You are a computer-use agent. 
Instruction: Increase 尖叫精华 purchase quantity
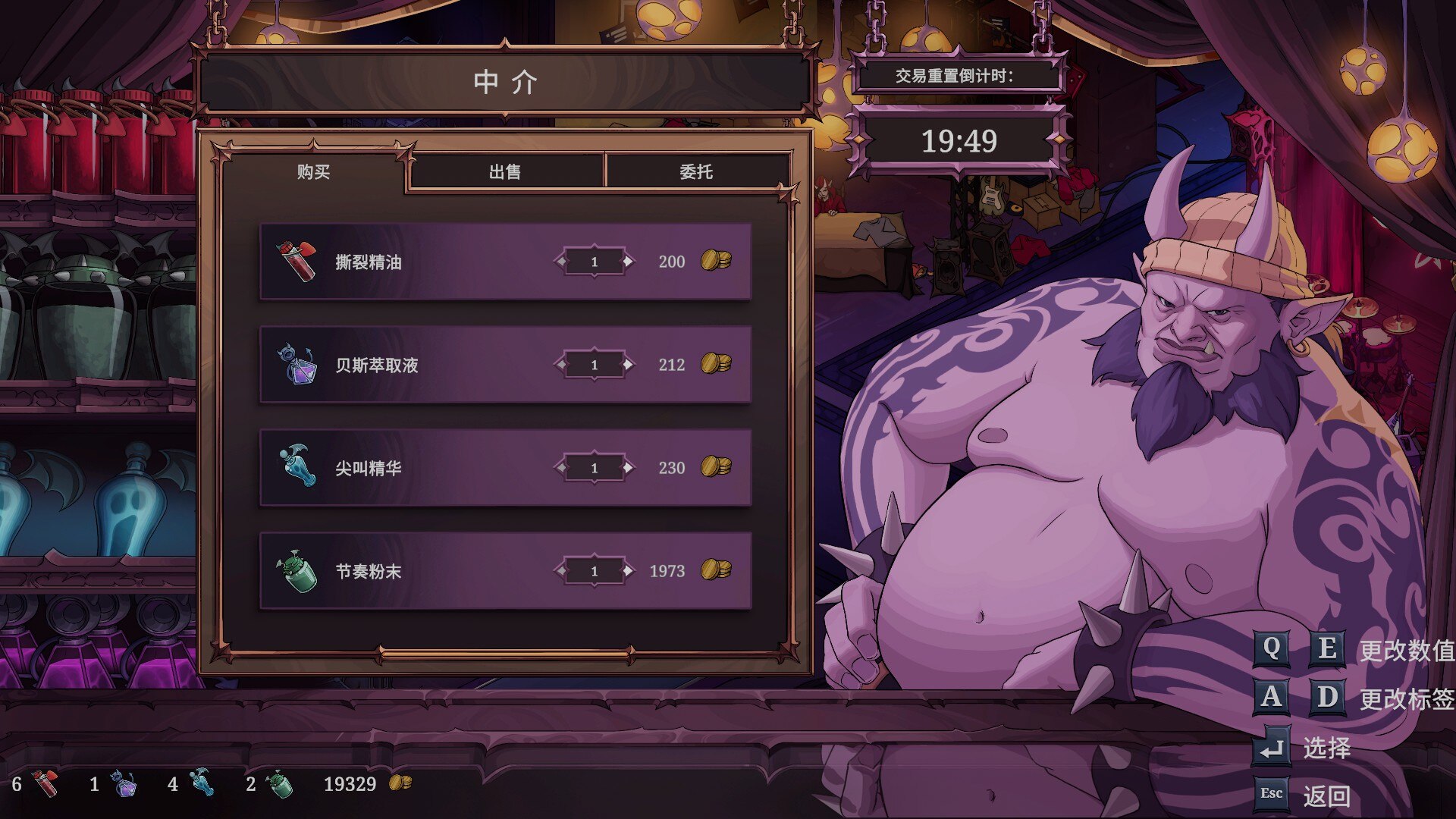629,468
